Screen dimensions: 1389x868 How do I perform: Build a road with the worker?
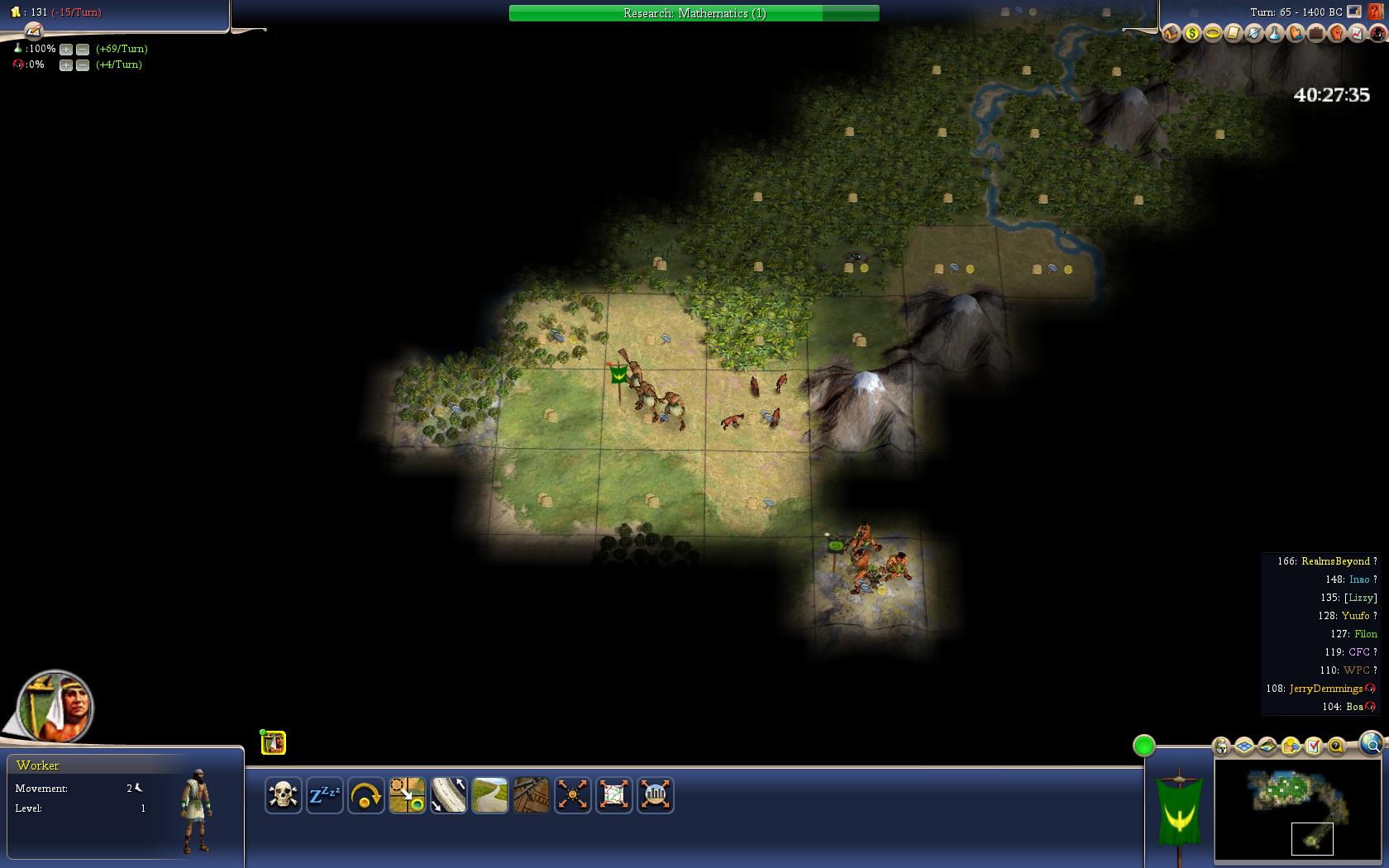point(489,795)
